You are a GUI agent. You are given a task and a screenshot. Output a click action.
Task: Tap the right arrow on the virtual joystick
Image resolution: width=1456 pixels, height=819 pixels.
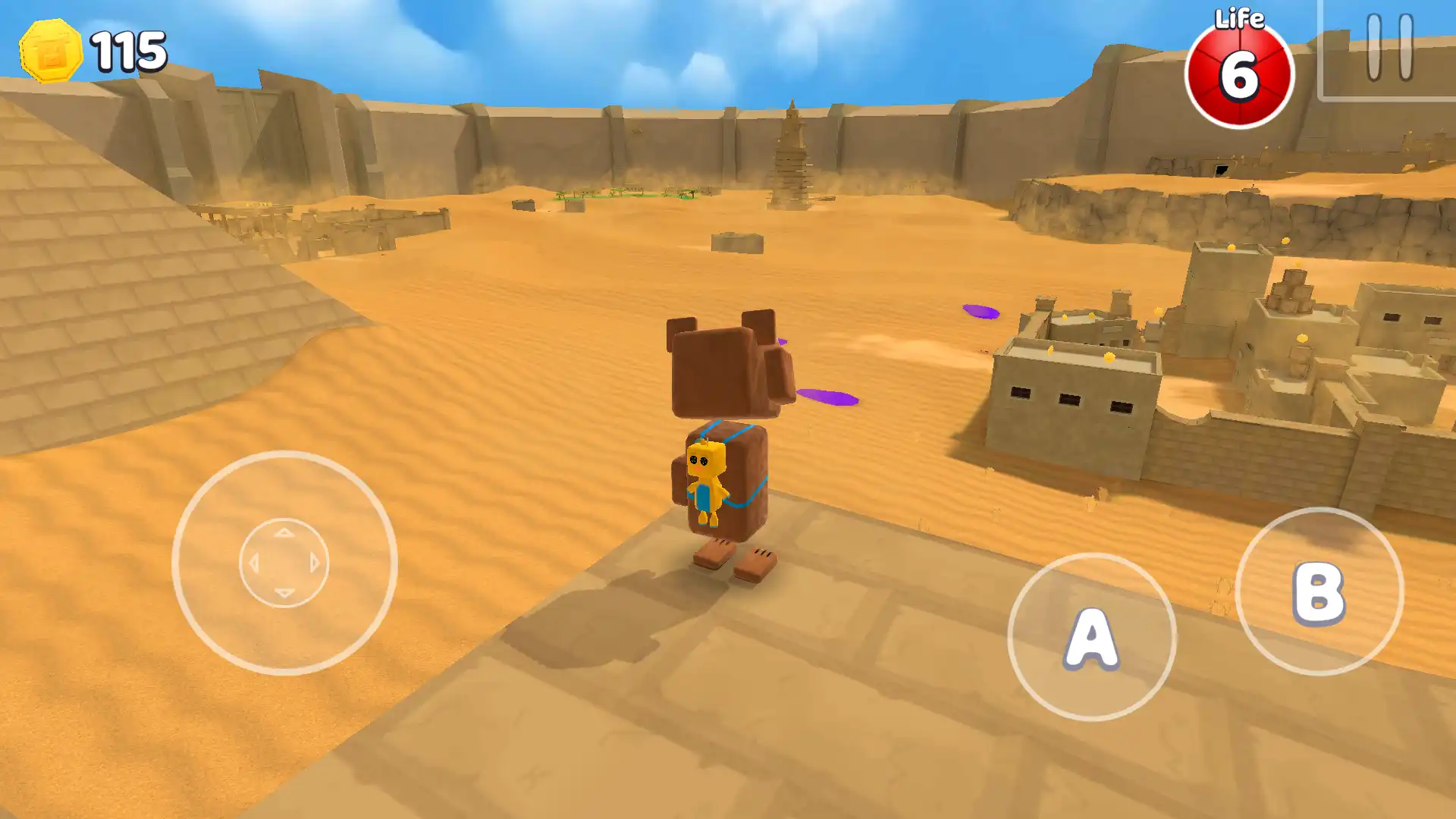coord(315,563)
